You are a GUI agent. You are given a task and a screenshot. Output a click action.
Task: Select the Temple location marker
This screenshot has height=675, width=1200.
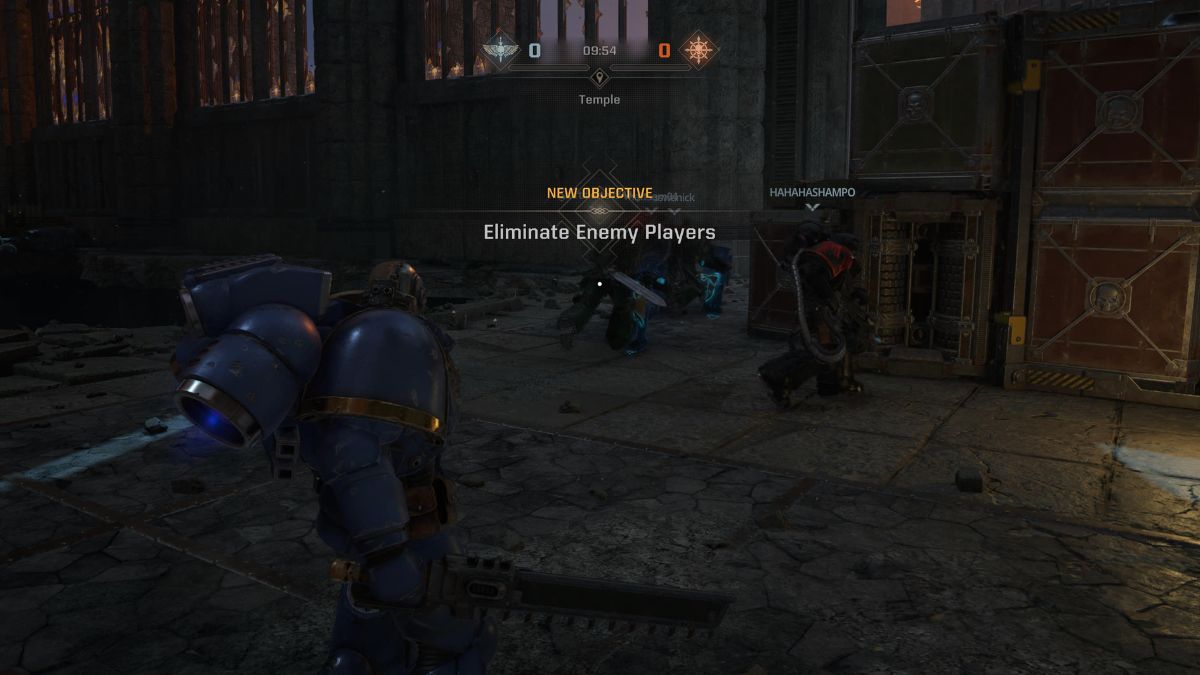[x=598, y=78]
